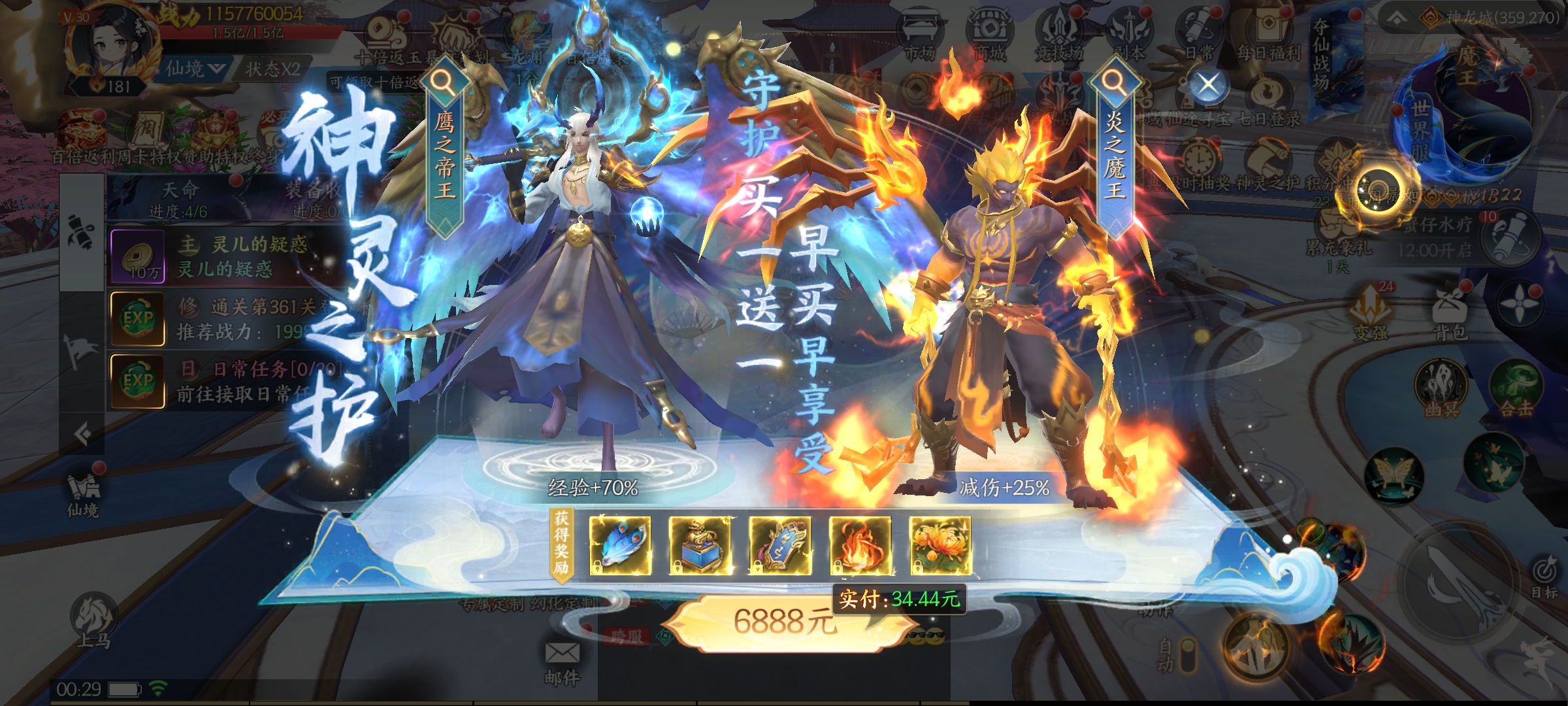
Task: Inspect 炎之魔王 with its magnifier icon
Action: coord(1113,82)
